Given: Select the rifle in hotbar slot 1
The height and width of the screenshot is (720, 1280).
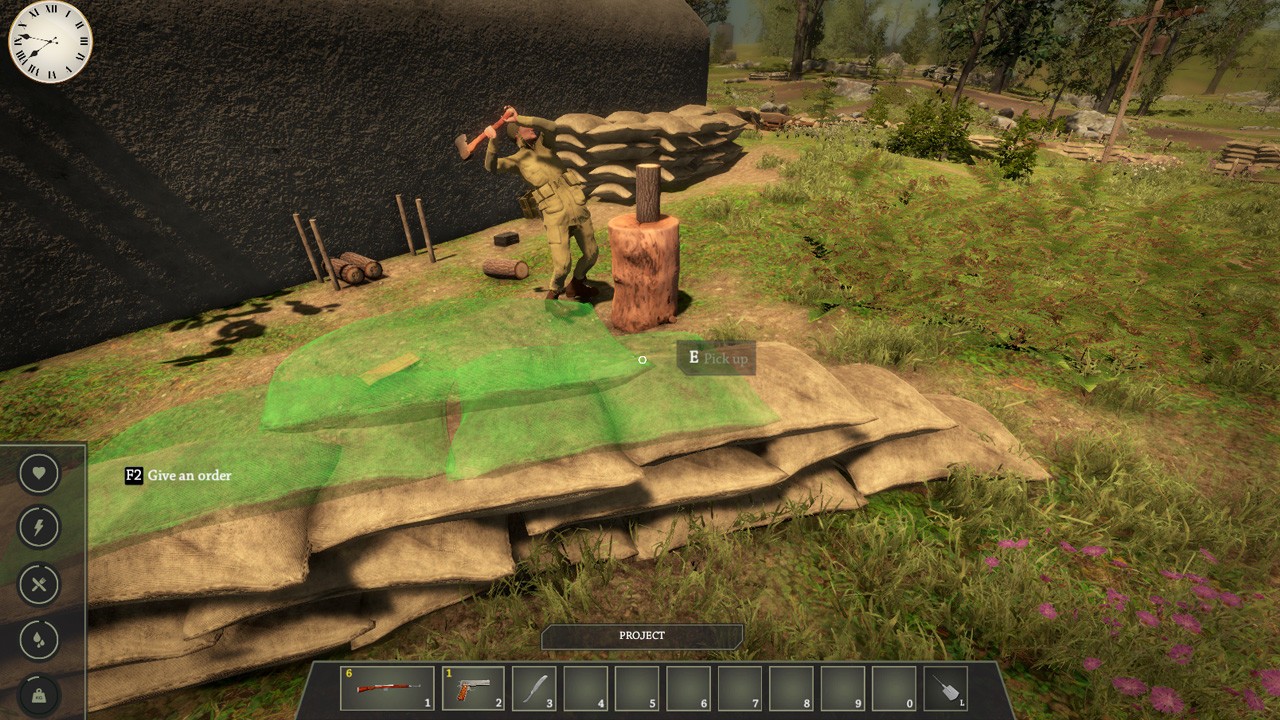Looking at the screenshot, I should (x=387, y=688).
